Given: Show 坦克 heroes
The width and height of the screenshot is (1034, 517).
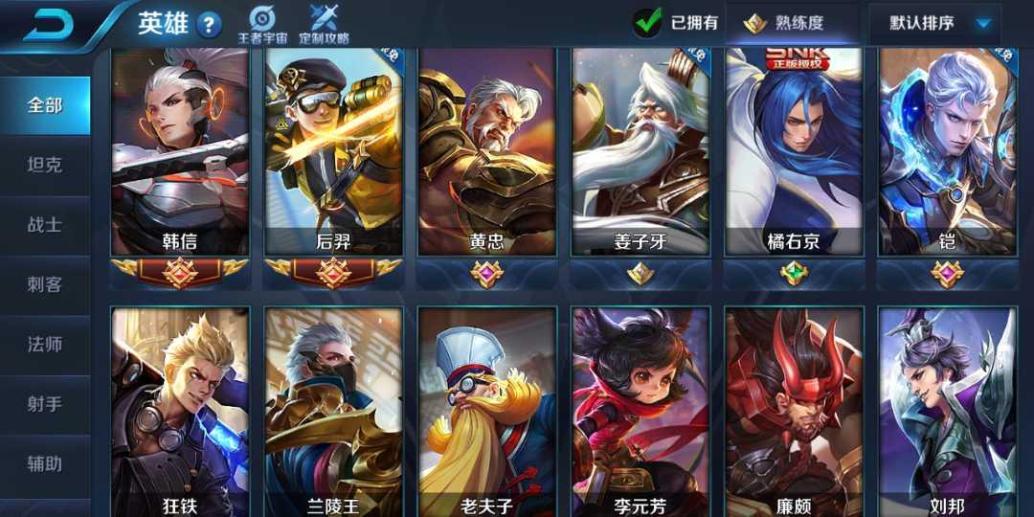Looking at the screenshot, I should pos(45,165).
